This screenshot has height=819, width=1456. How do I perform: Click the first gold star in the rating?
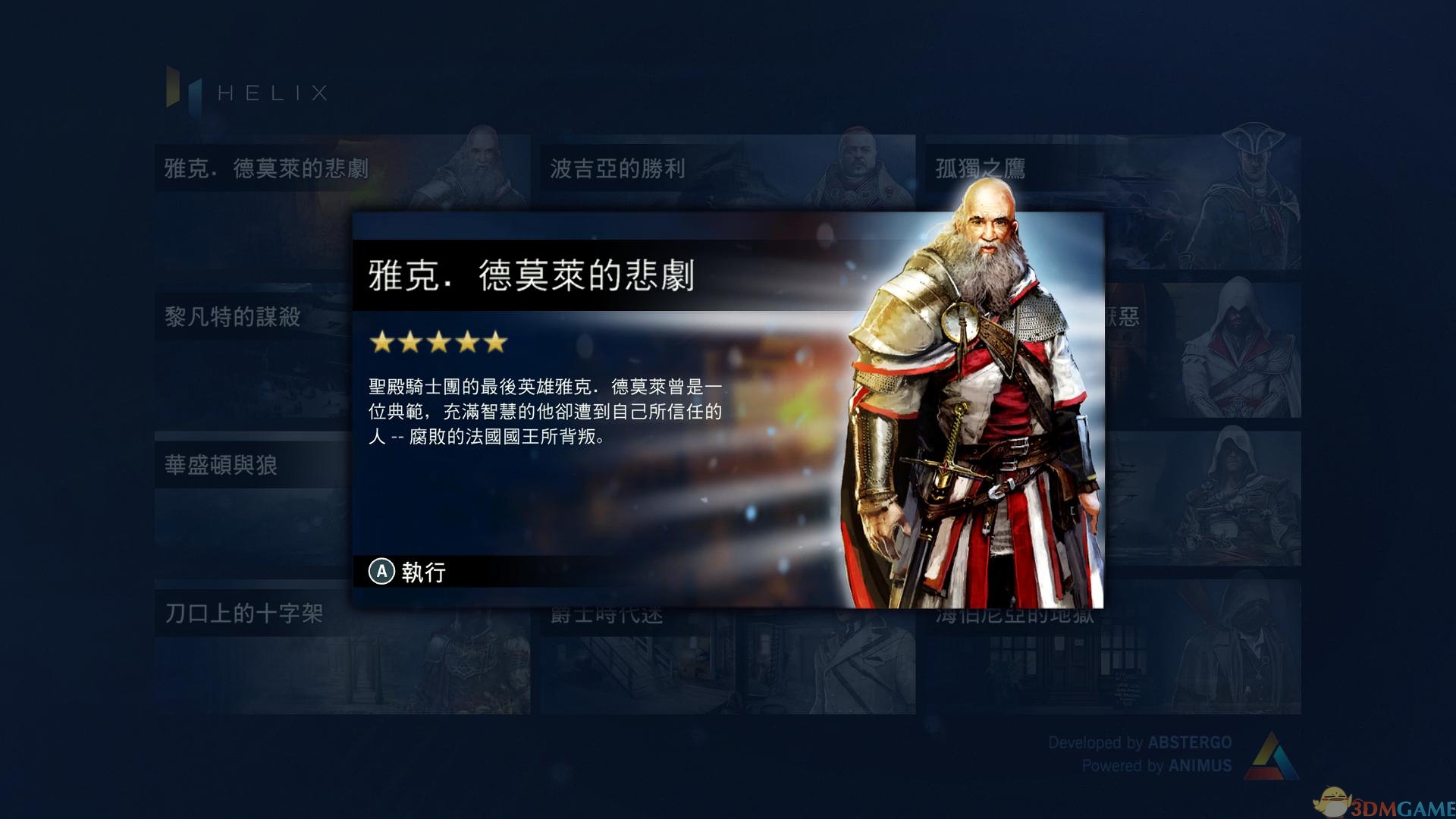pos(381,343)
